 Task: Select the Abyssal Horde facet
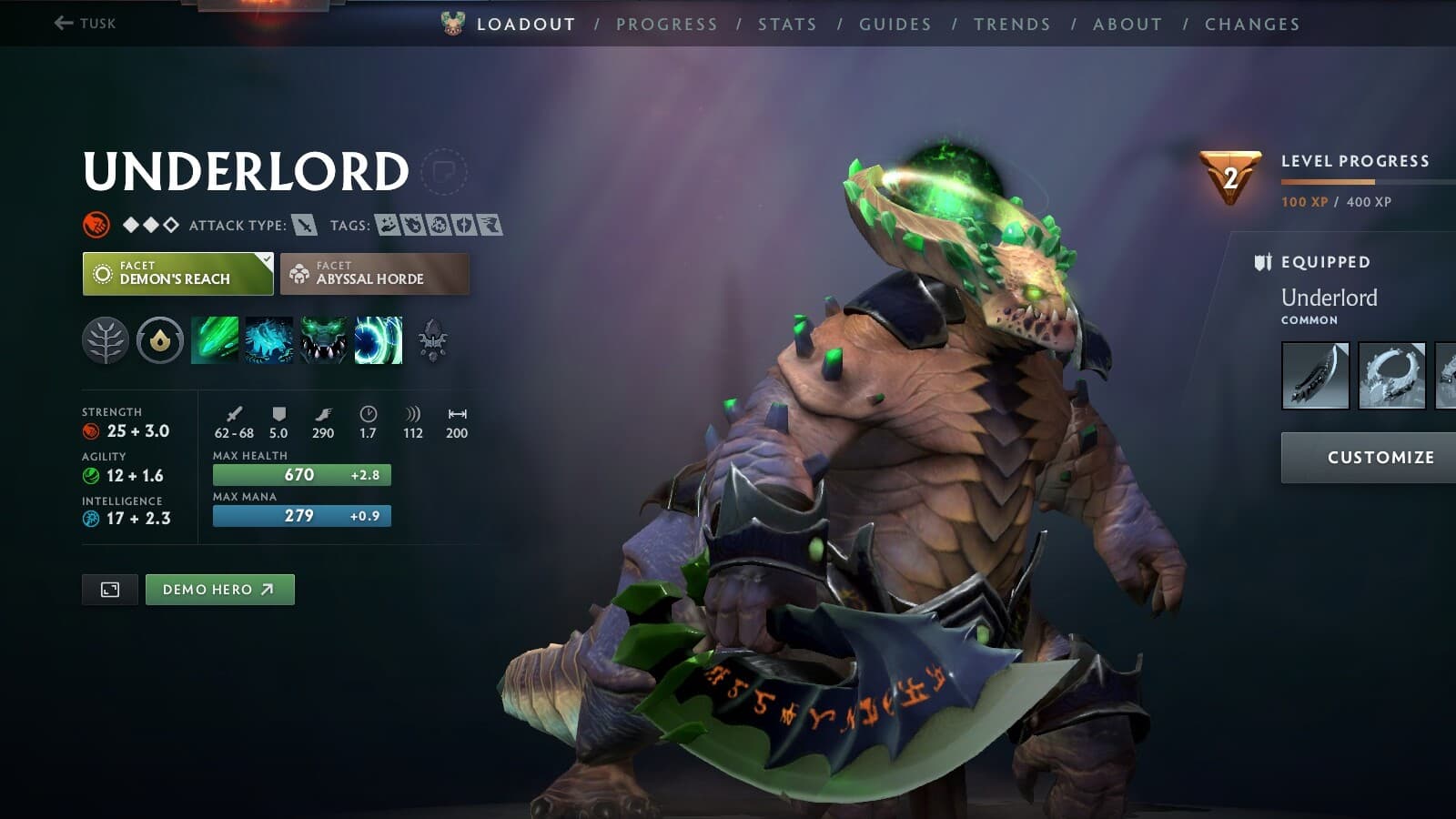(x=375, y=273)
